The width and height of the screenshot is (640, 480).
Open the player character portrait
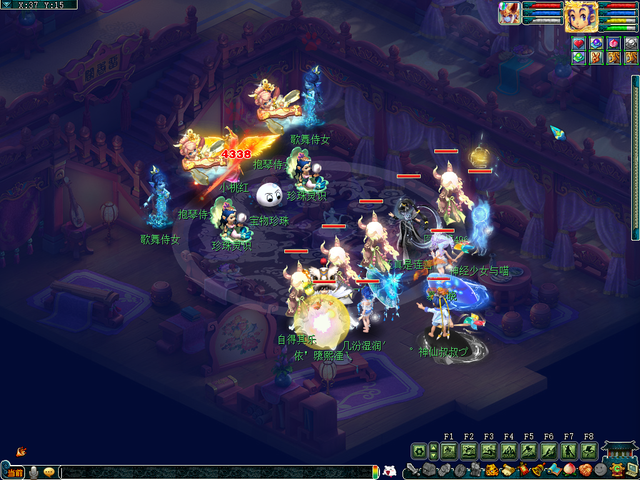click(x=581, y=15)
